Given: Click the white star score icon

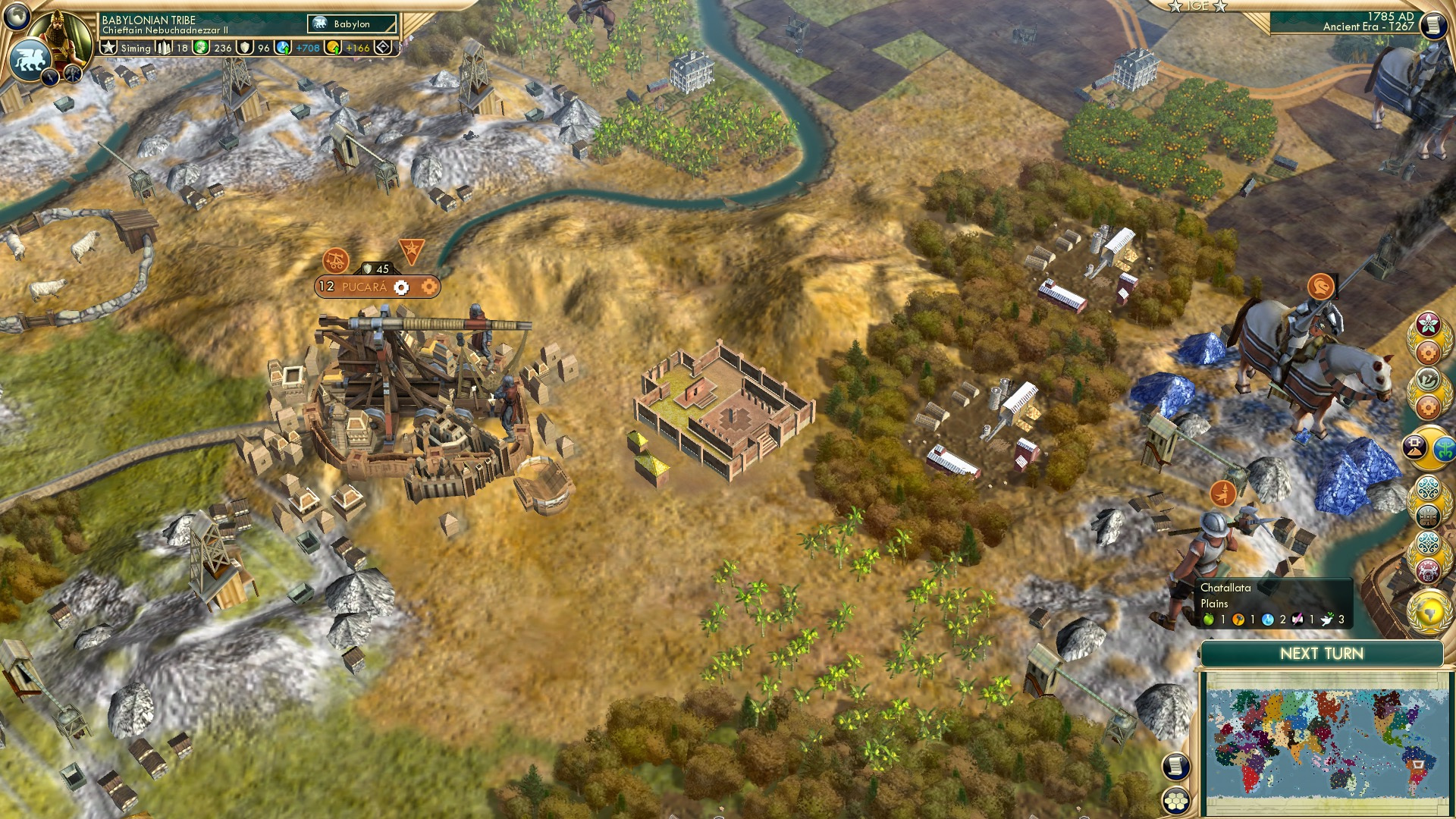Looking at the screenshot, I should 109,48.
